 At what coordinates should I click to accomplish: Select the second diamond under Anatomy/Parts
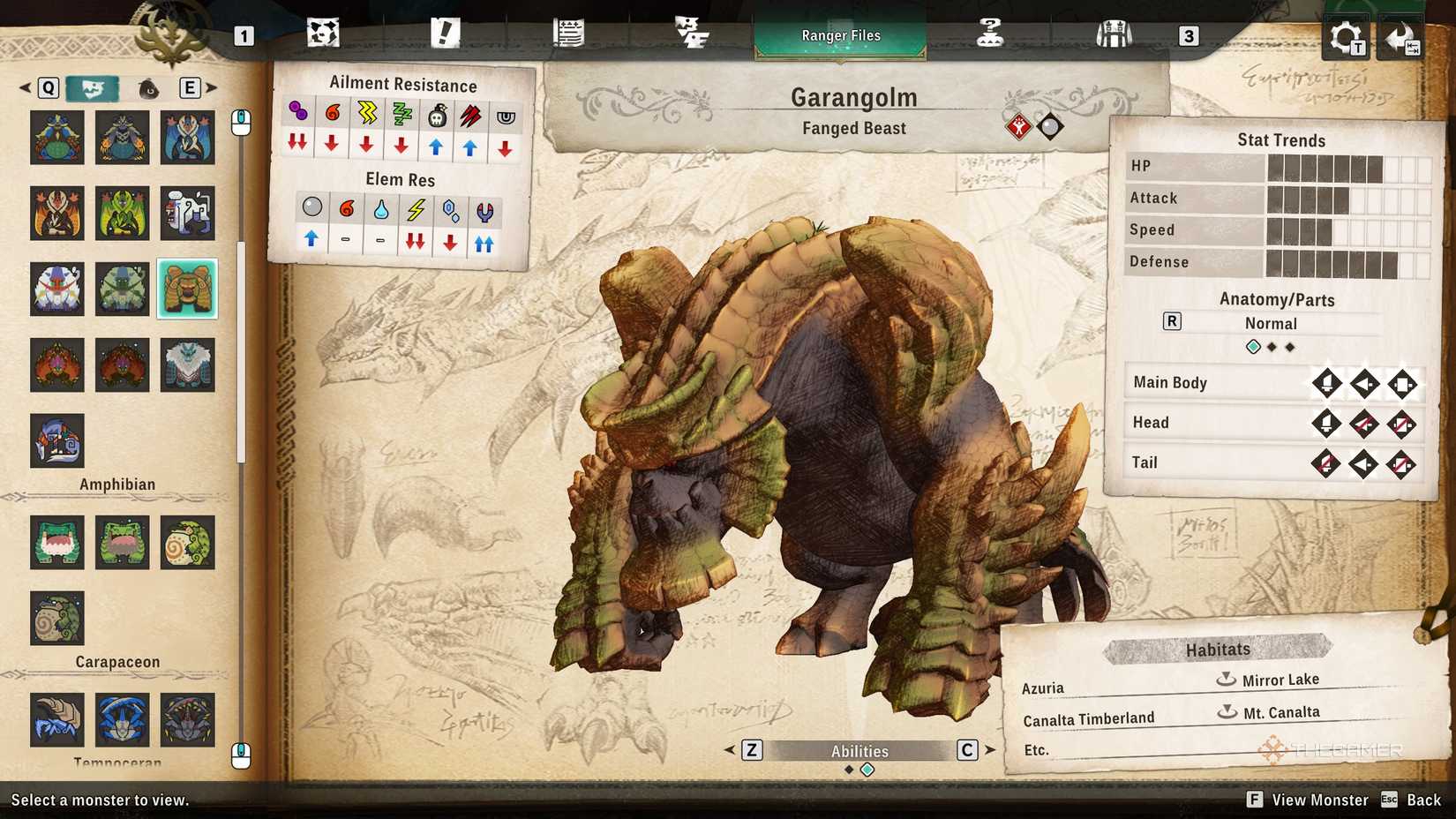1271,347
